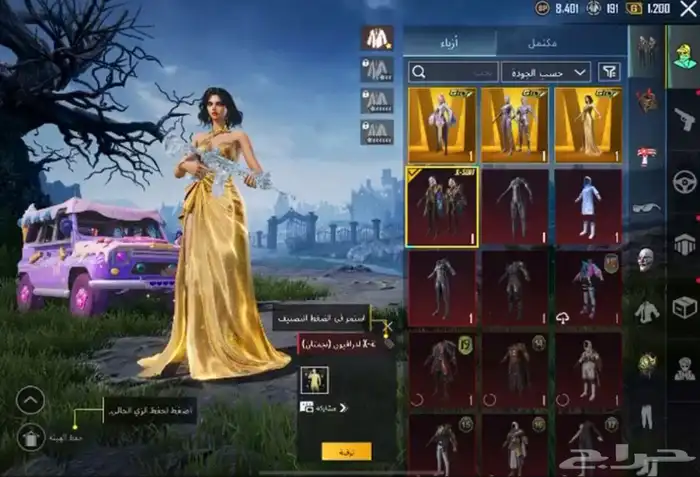Click the yellow upgrade button
This screenshot has height=477, width=700.
tap(346, 451)
